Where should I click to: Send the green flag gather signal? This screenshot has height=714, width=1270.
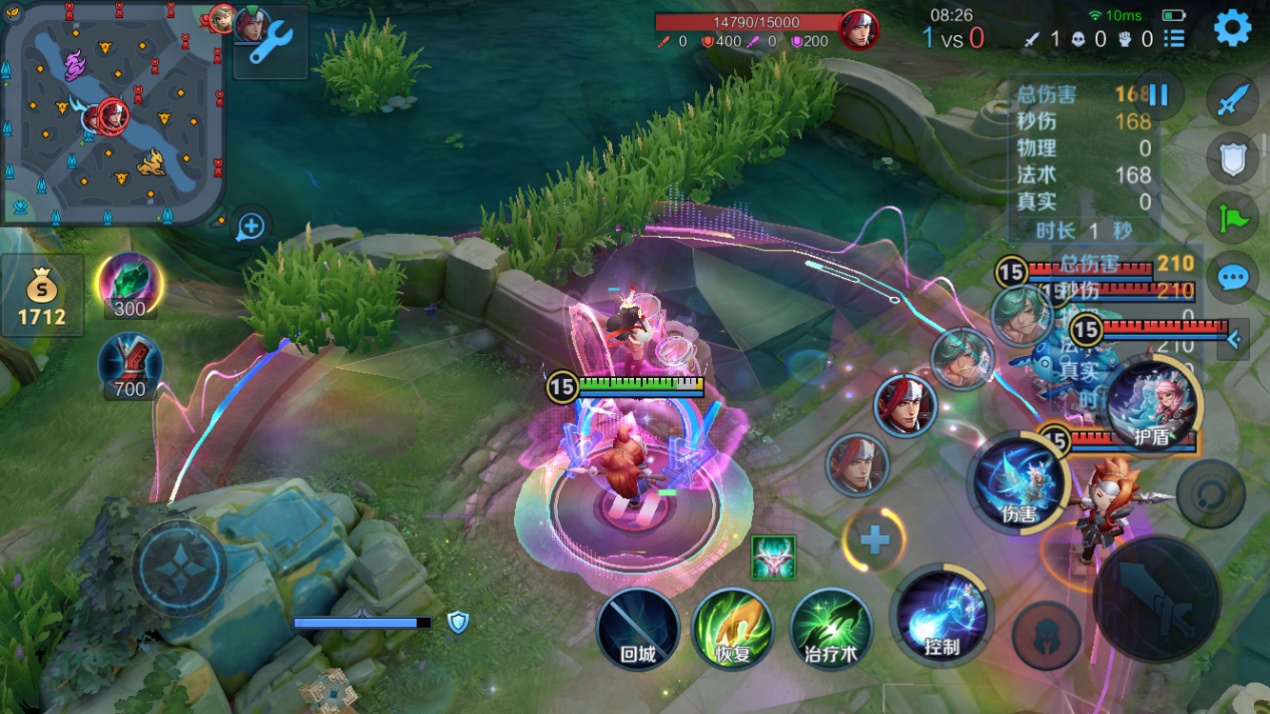coord(1232,217)
